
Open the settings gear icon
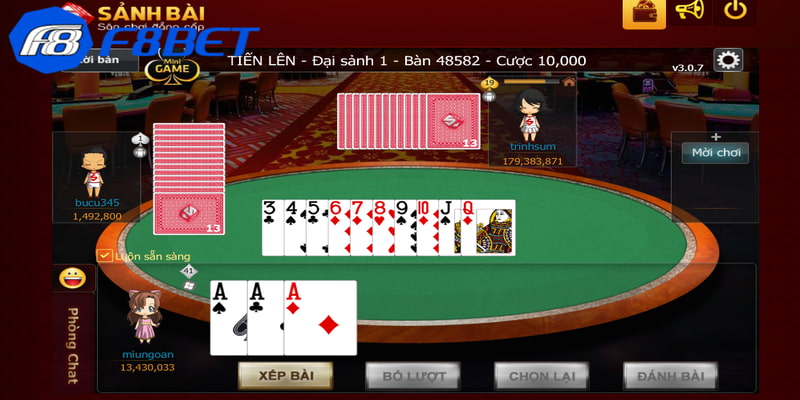pos(728,60)
